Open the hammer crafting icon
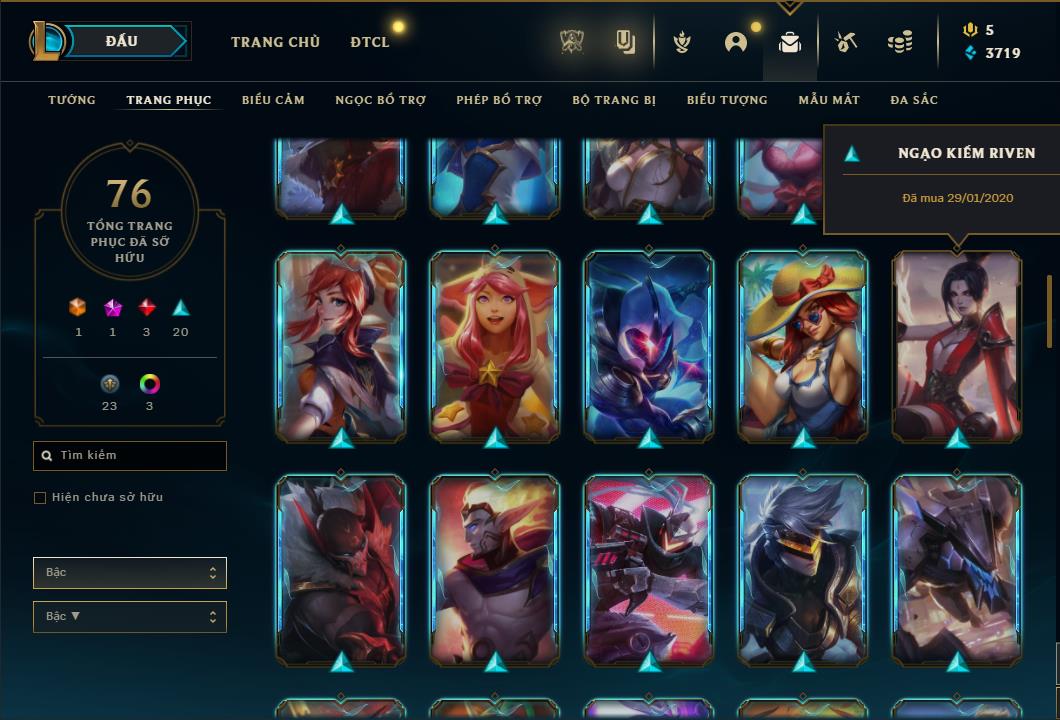This screenshot has height=720, width=1060. coord(845,42)
